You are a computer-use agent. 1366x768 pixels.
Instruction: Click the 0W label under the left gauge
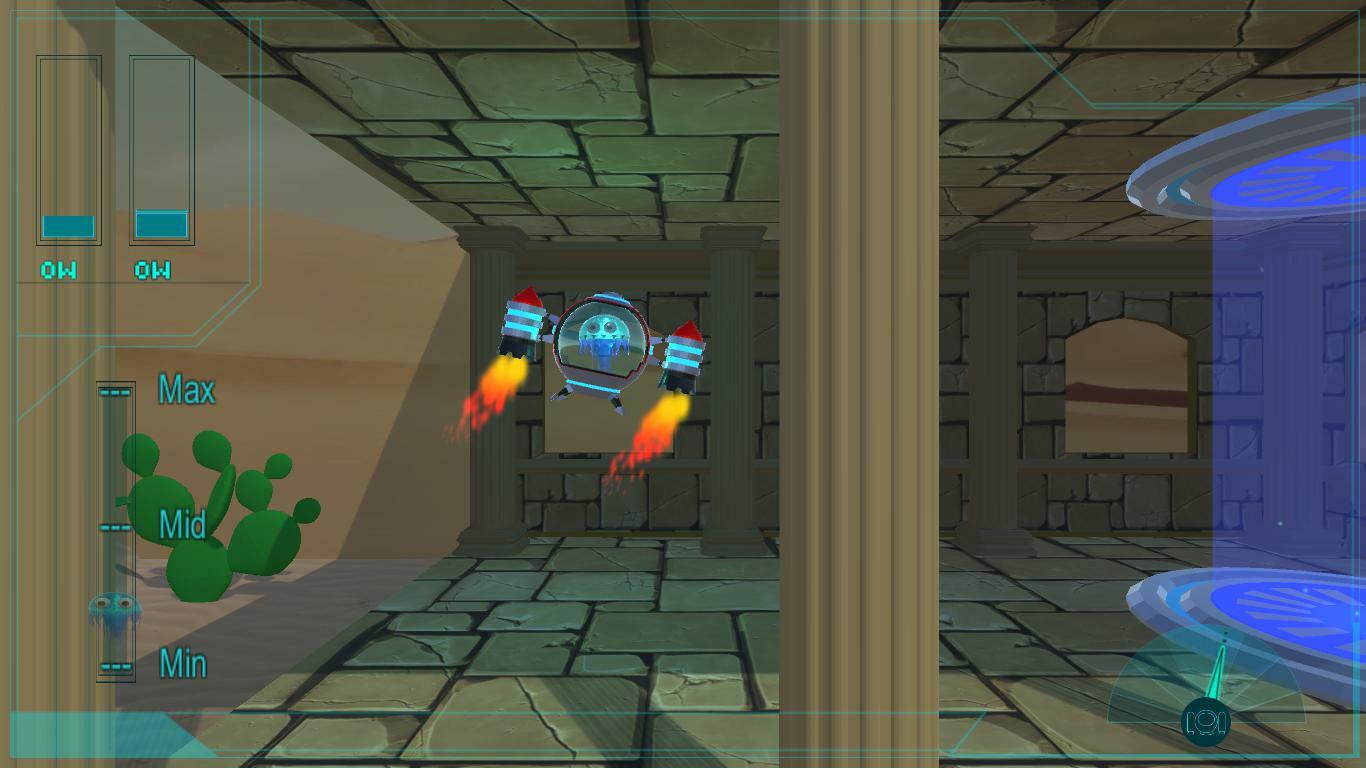tap(58, 269)
